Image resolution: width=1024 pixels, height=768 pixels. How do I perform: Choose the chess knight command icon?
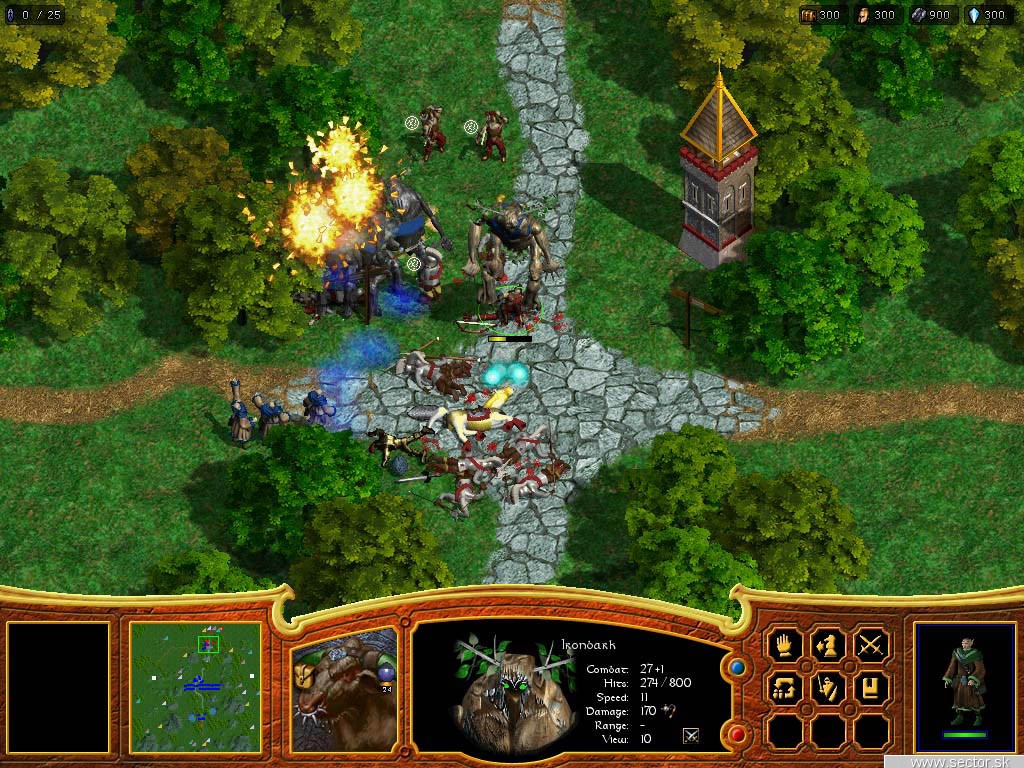pyautogui.click(x=828, y=645)
